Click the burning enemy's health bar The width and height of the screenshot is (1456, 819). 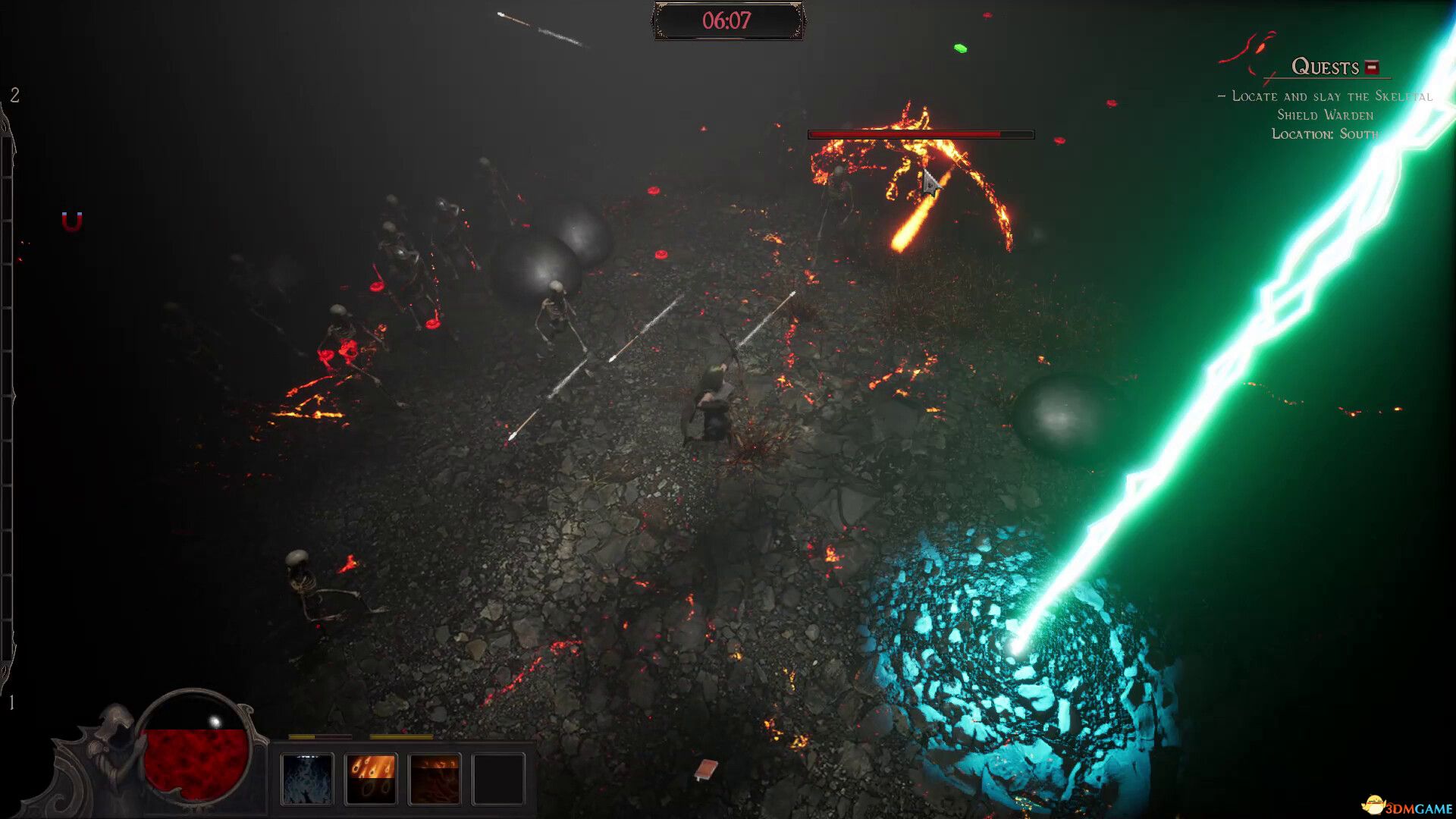pyautogui.click(x=921, y=133)
